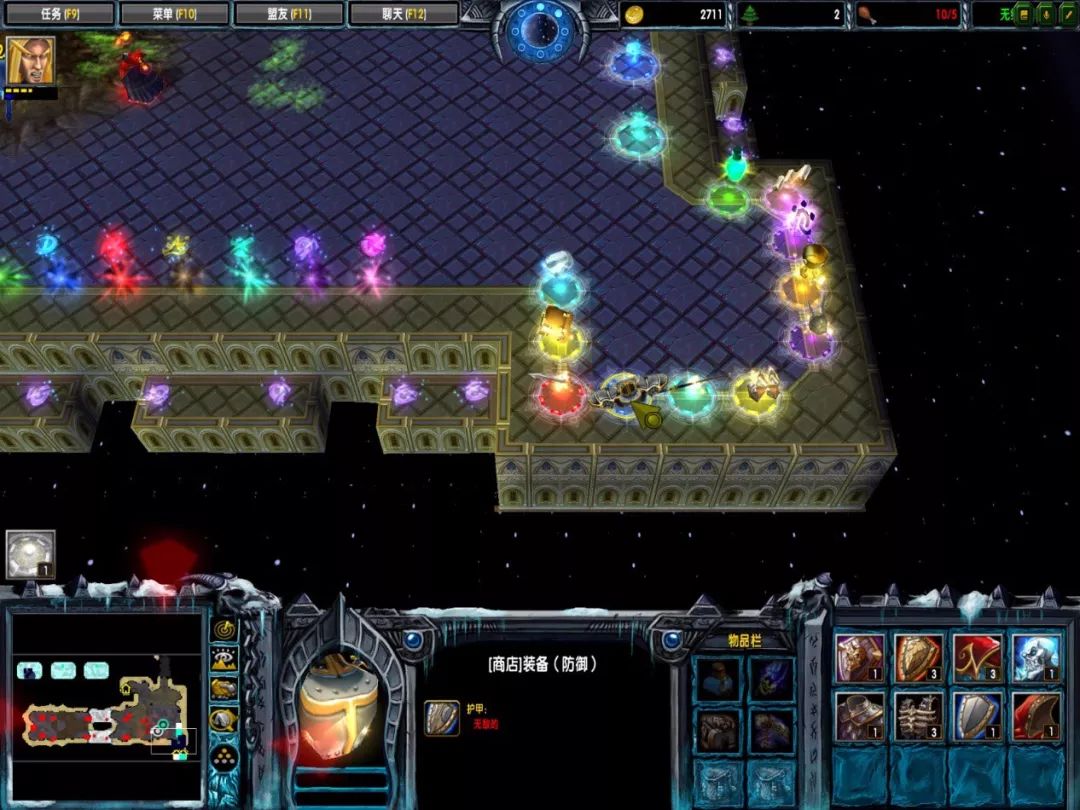
Task: Toggle the minimap creep camp display button
Action: click(x=224, y=719)
